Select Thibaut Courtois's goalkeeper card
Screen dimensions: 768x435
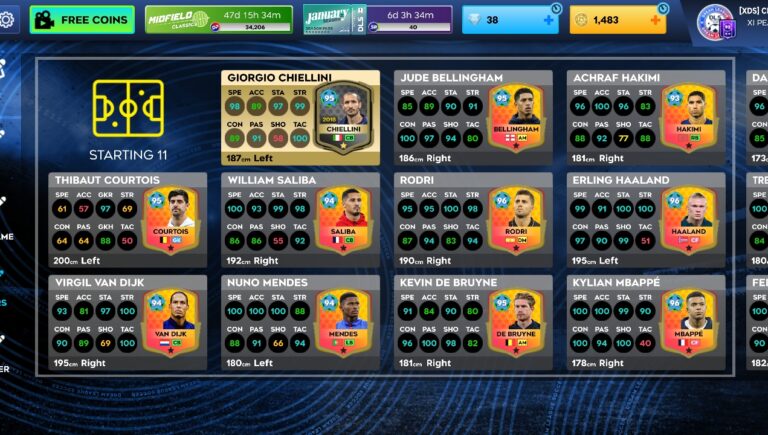(x=128, y=220)
